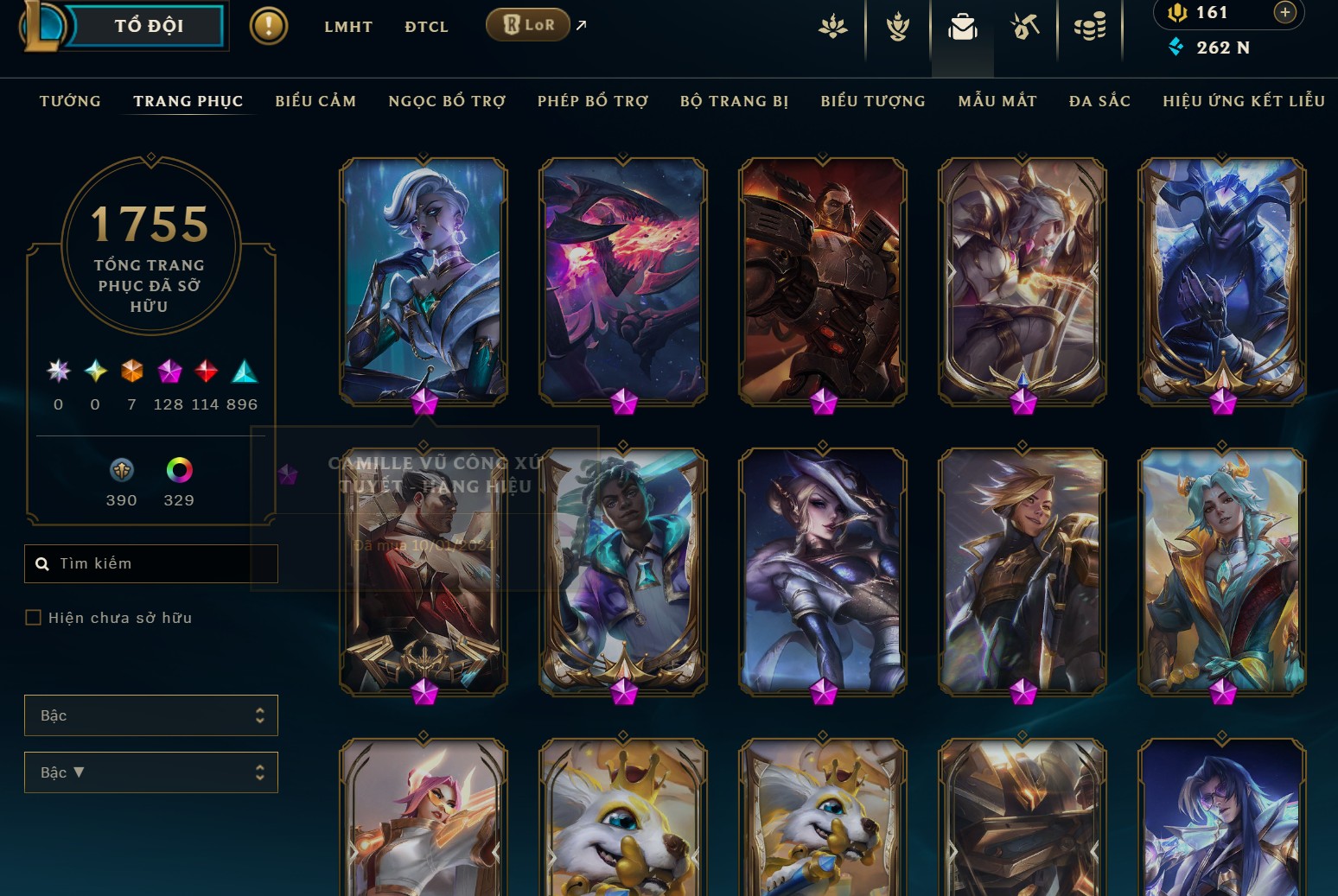Open the LMHT menu item
Image resolution: width=1338 pixels, height=896 pixels.
tap(348, 27)
